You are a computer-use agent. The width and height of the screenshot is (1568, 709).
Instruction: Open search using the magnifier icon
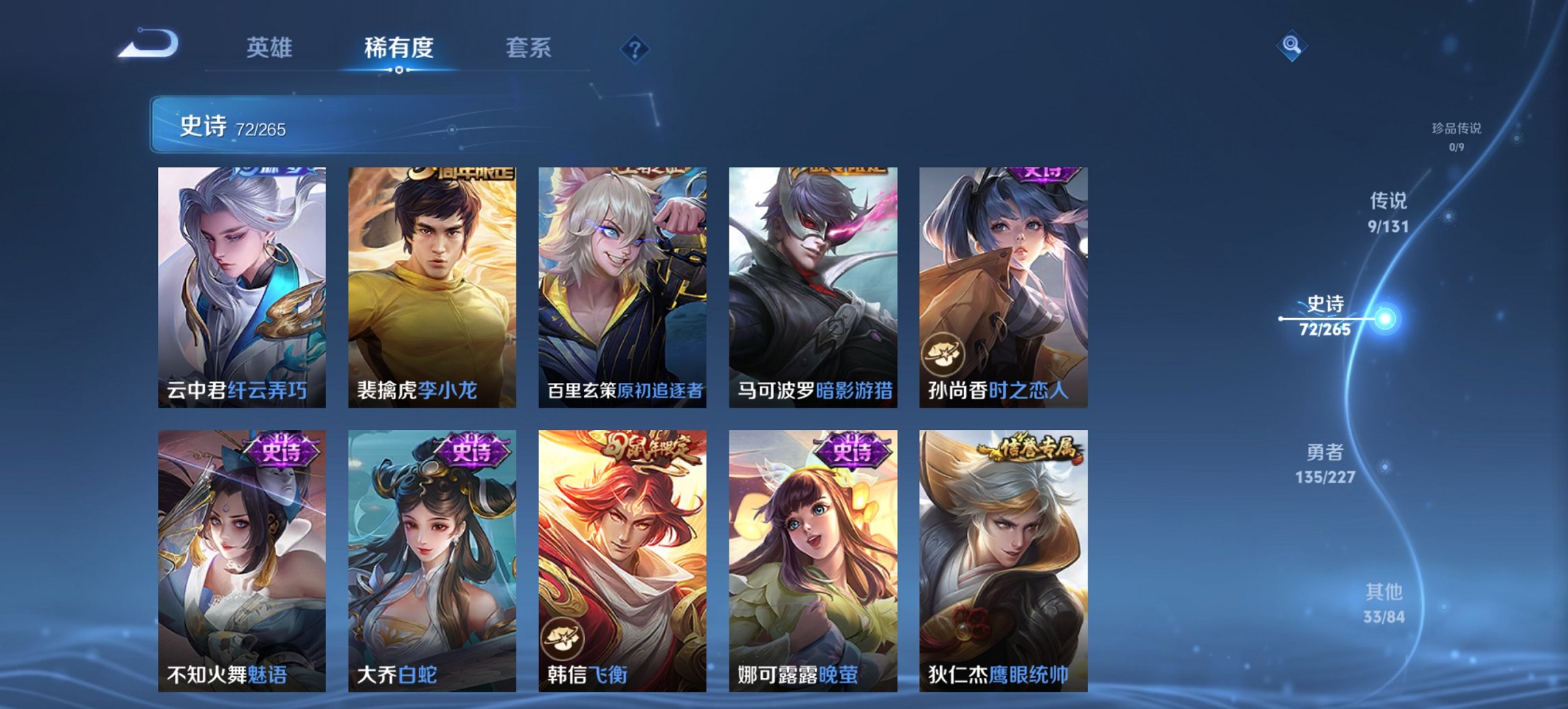pos(1291,46)
